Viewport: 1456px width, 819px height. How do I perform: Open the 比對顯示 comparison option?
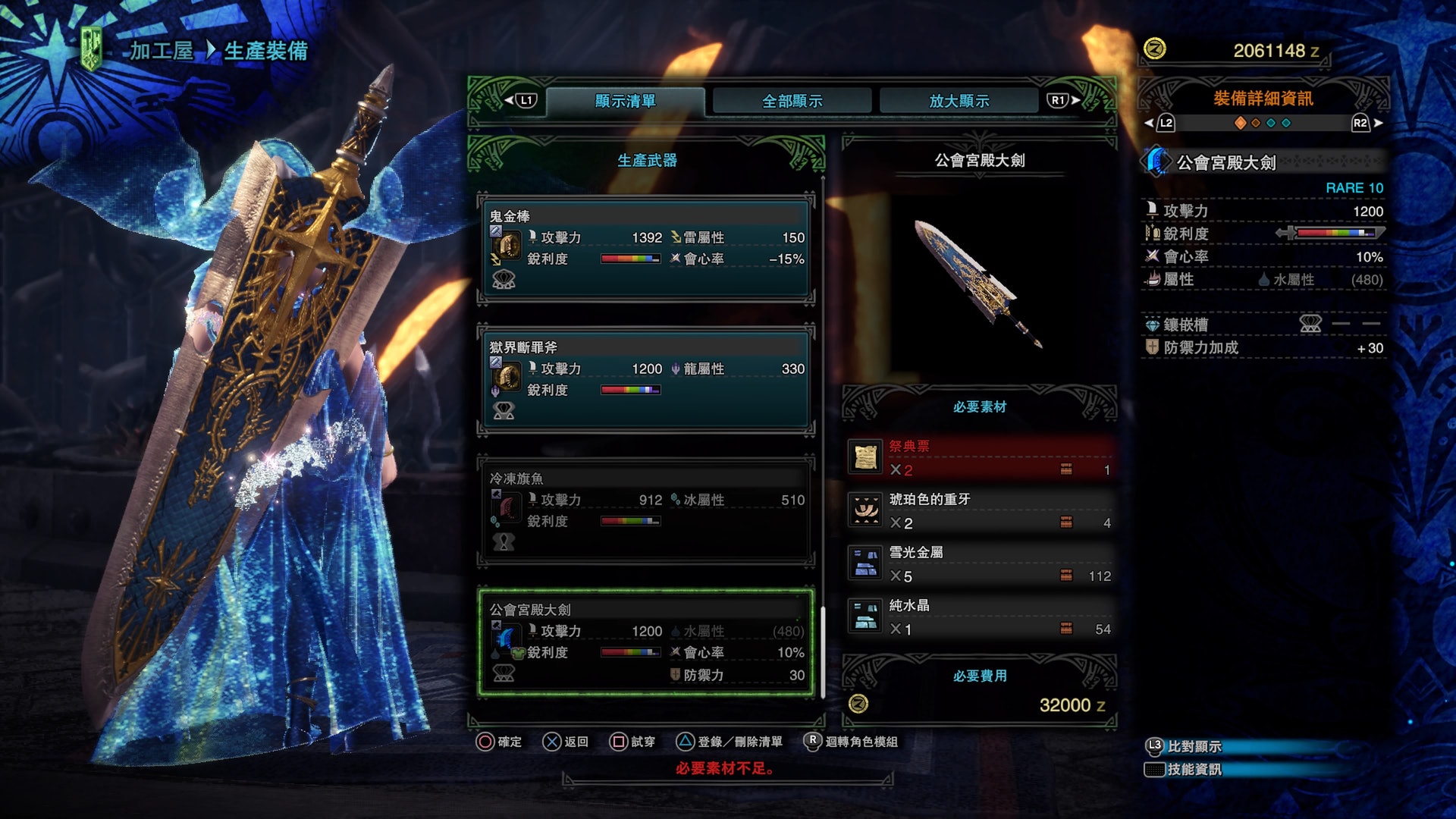(1194, 746)
